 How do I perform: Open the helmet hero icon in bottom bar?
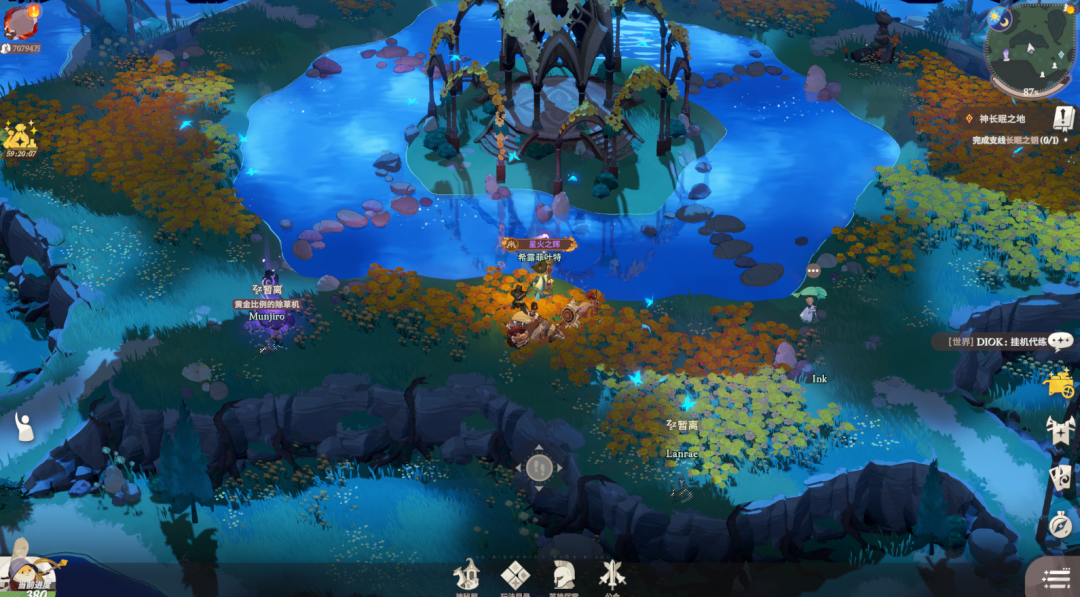pos(563,575)
